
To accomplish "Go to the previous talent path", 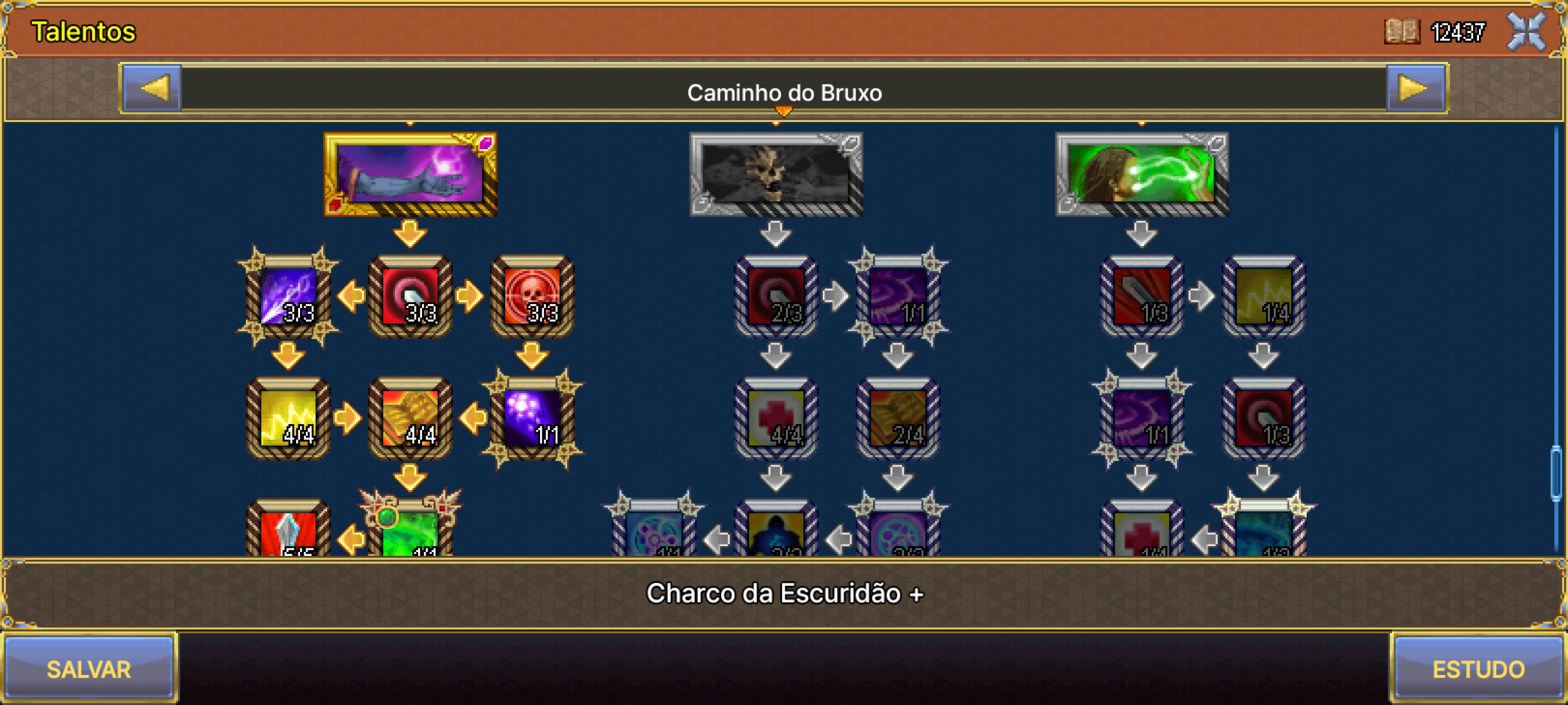I will (152, 89).
